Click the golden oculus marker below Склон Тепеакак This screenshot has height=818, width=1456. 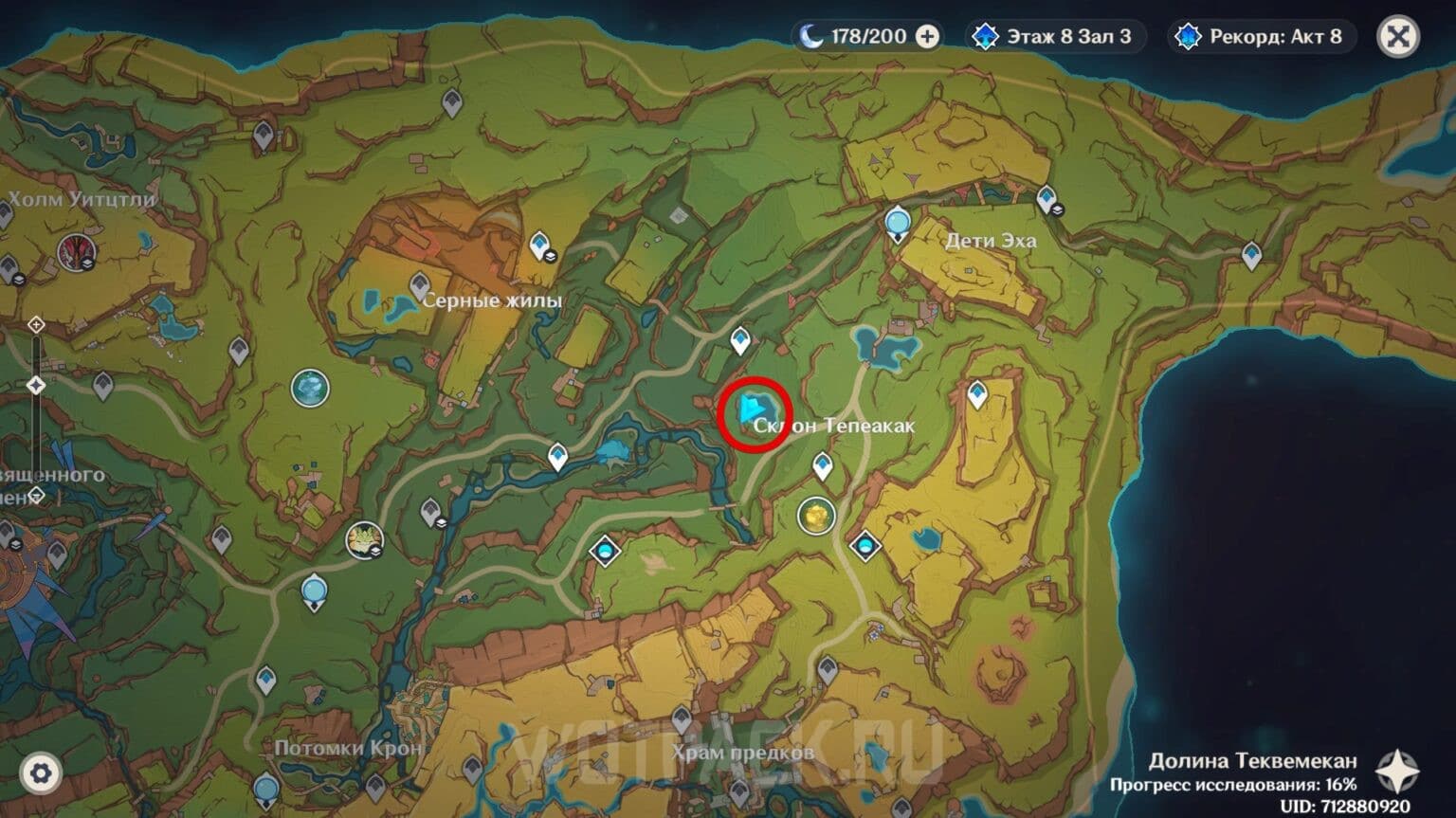coord(817,518)
